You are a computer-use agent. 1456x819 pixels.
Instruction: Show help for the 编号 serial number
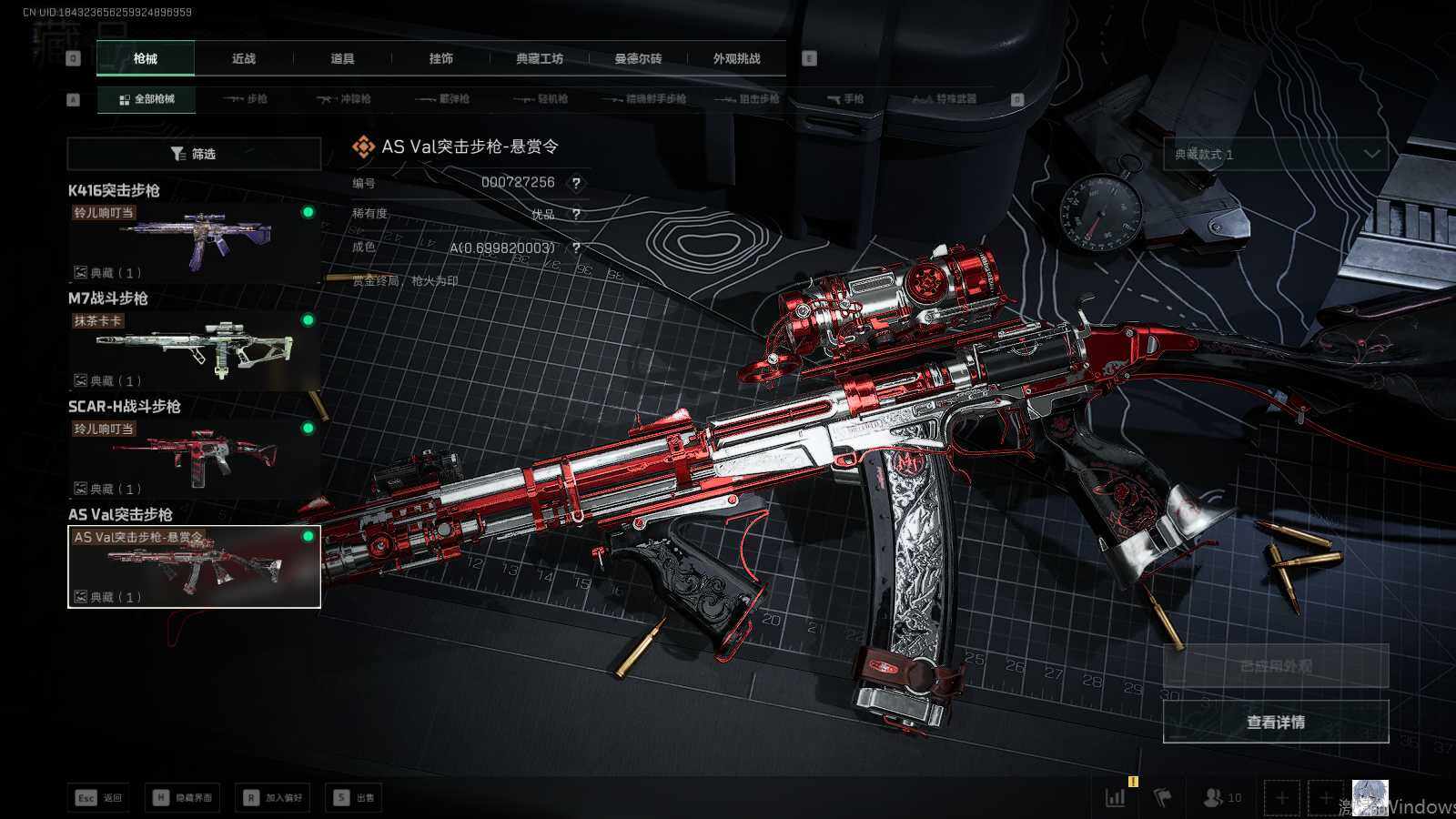[x=576, y=183]
